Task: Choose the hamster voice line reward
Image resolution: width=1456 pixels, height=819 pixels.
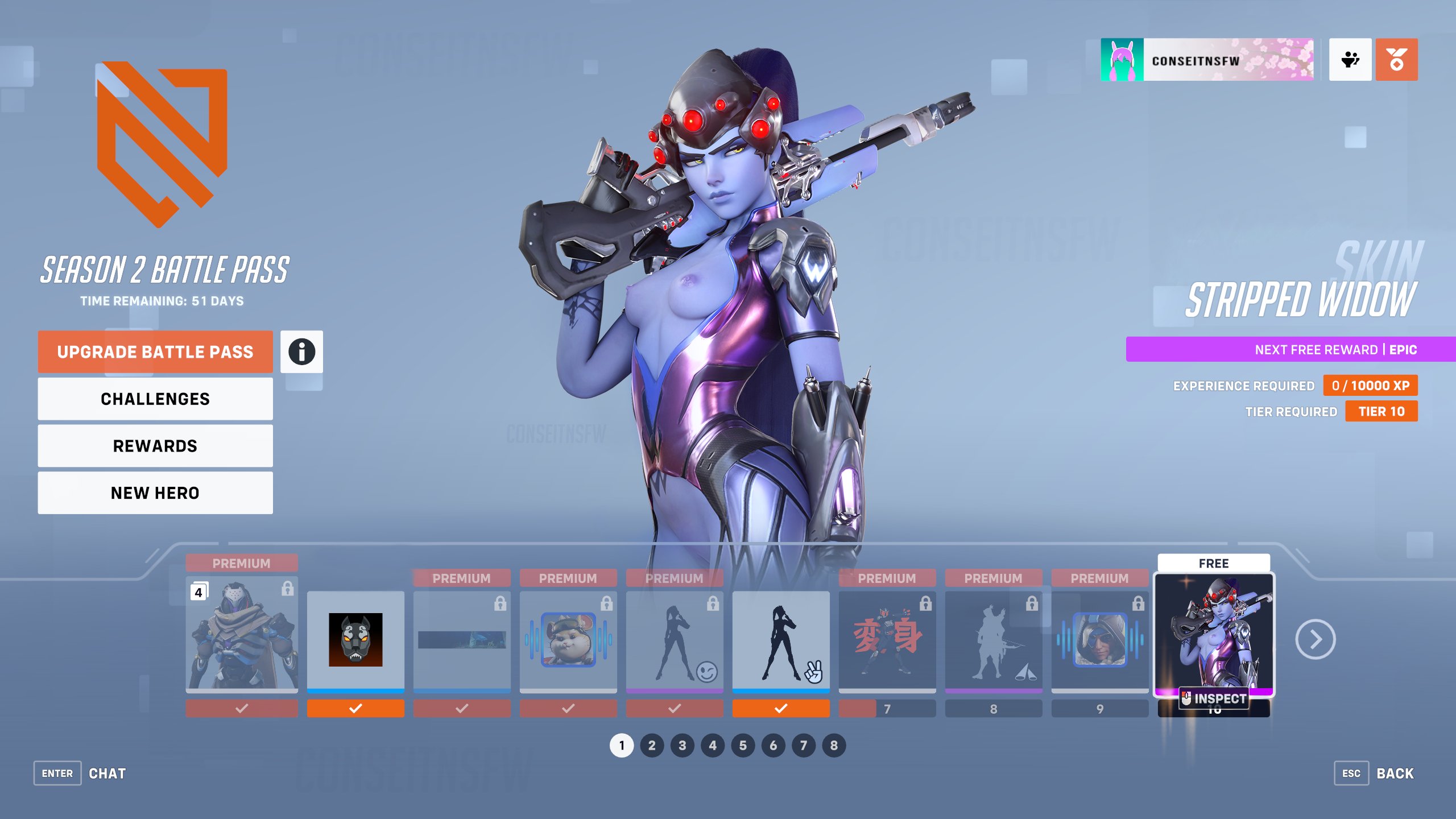Action: click(x=568, y=640)
